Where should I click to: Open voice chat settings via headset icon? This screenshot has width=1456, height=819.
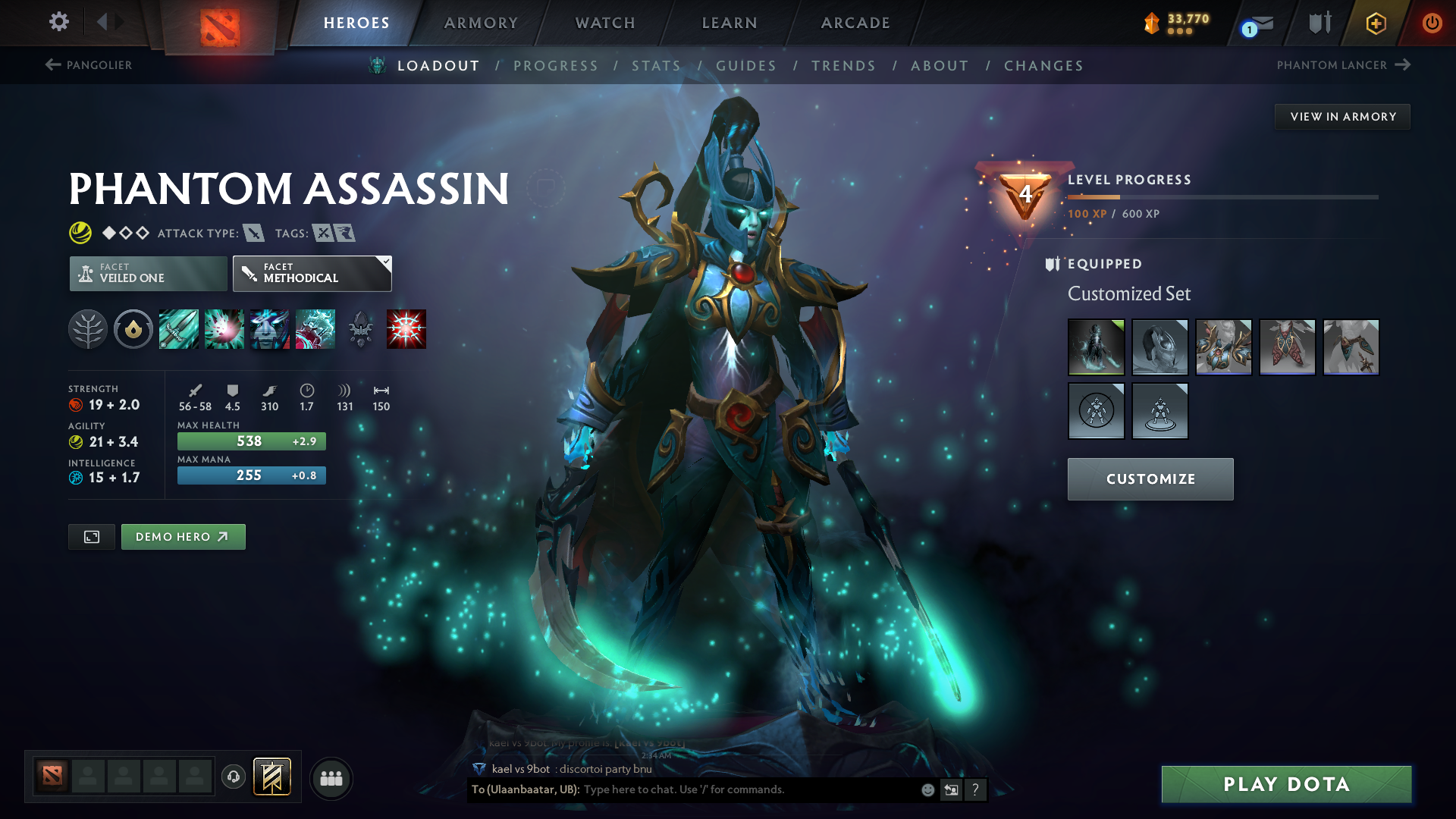(x=233, y=777)
